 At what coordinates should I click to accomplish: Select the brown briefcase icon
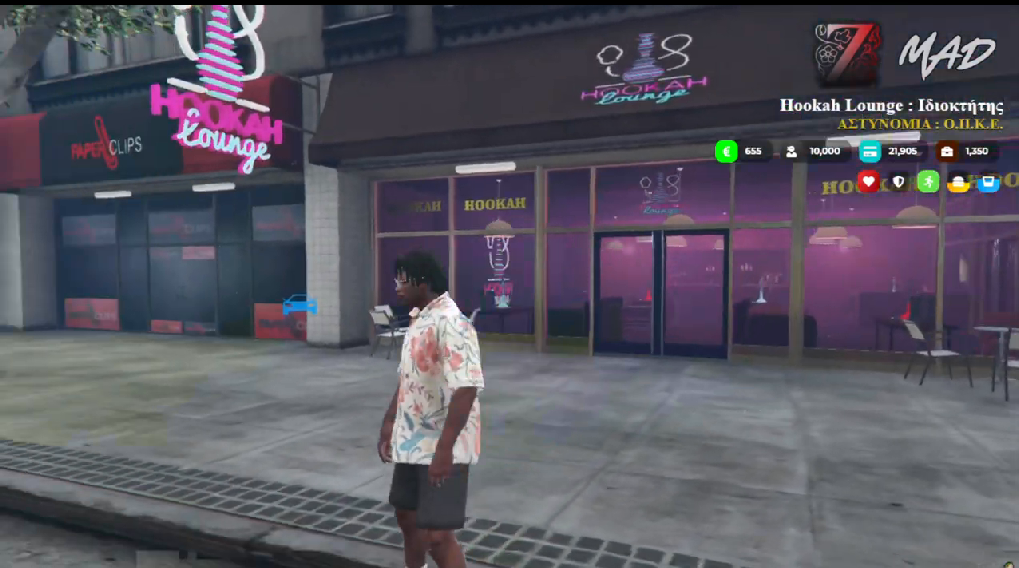click(946, 151)
